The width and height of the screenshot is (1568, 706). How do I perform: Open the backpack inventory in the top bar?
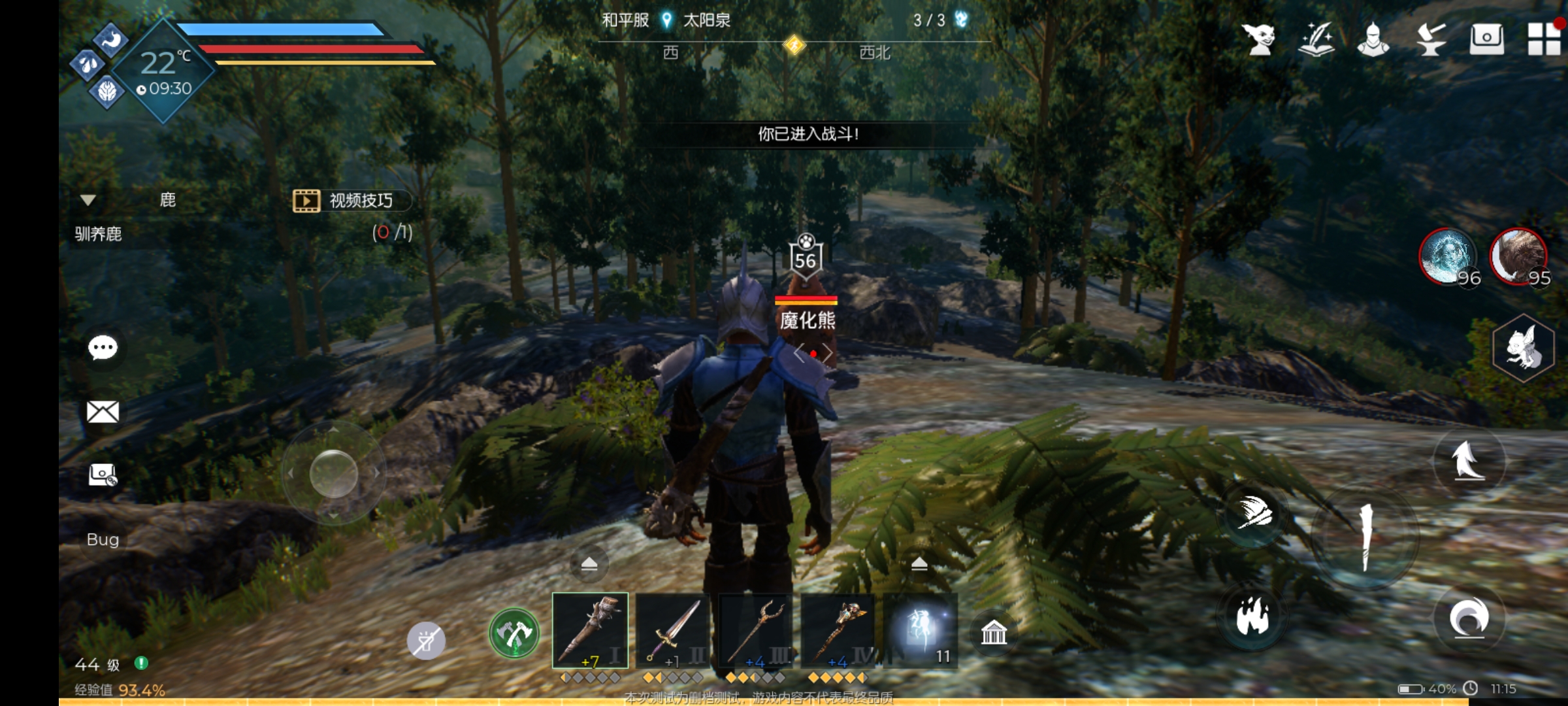pos(1486,39)
